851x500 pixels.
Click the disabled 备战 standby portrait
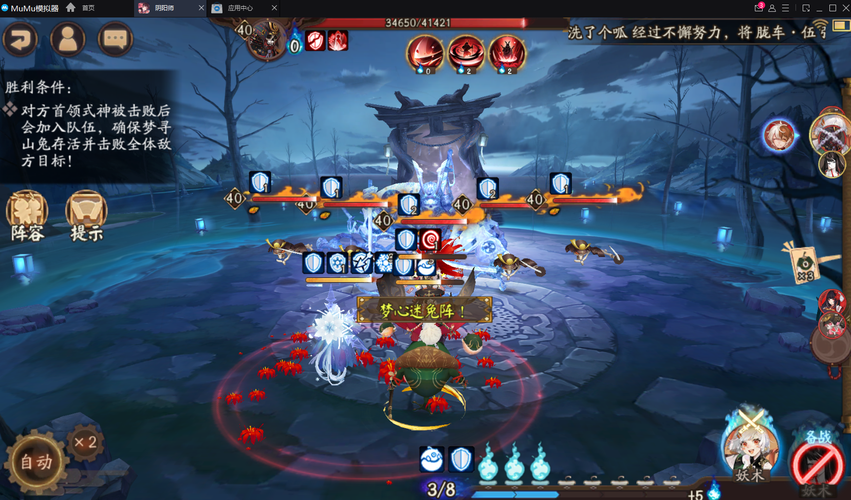pyautogui.click(x=815, y=463)
